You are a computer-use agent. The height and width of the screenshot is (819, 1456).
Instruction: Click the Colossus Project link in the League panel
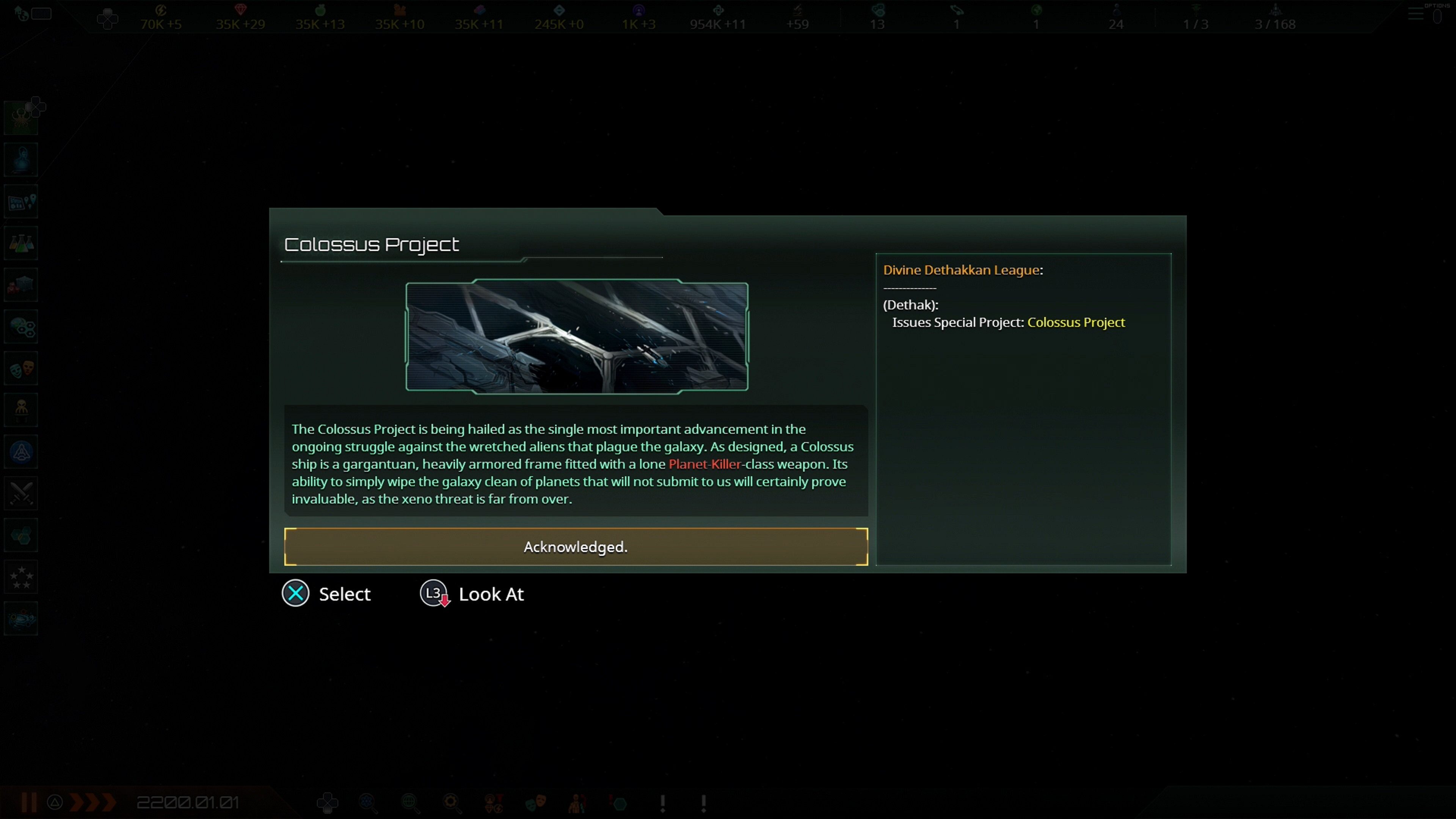click(x=1076, y=322)
